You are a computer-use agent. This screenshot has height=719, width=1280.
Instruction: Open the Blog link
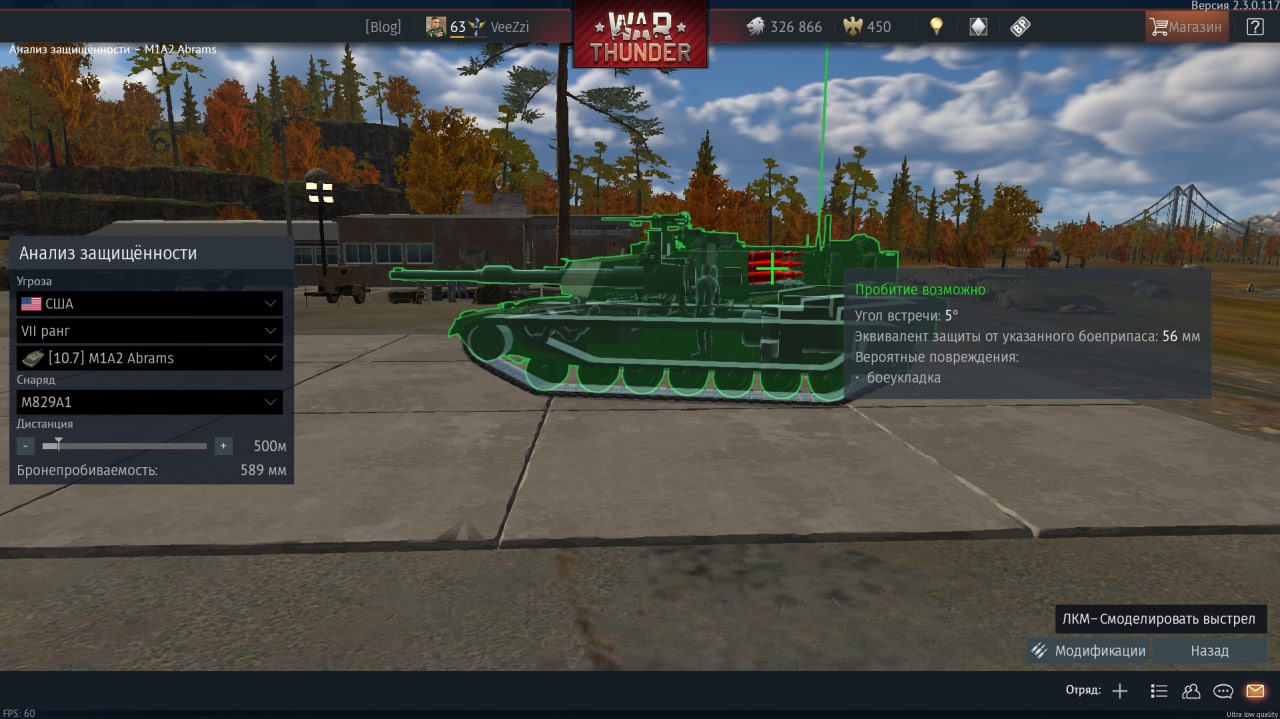click(383, 27)
